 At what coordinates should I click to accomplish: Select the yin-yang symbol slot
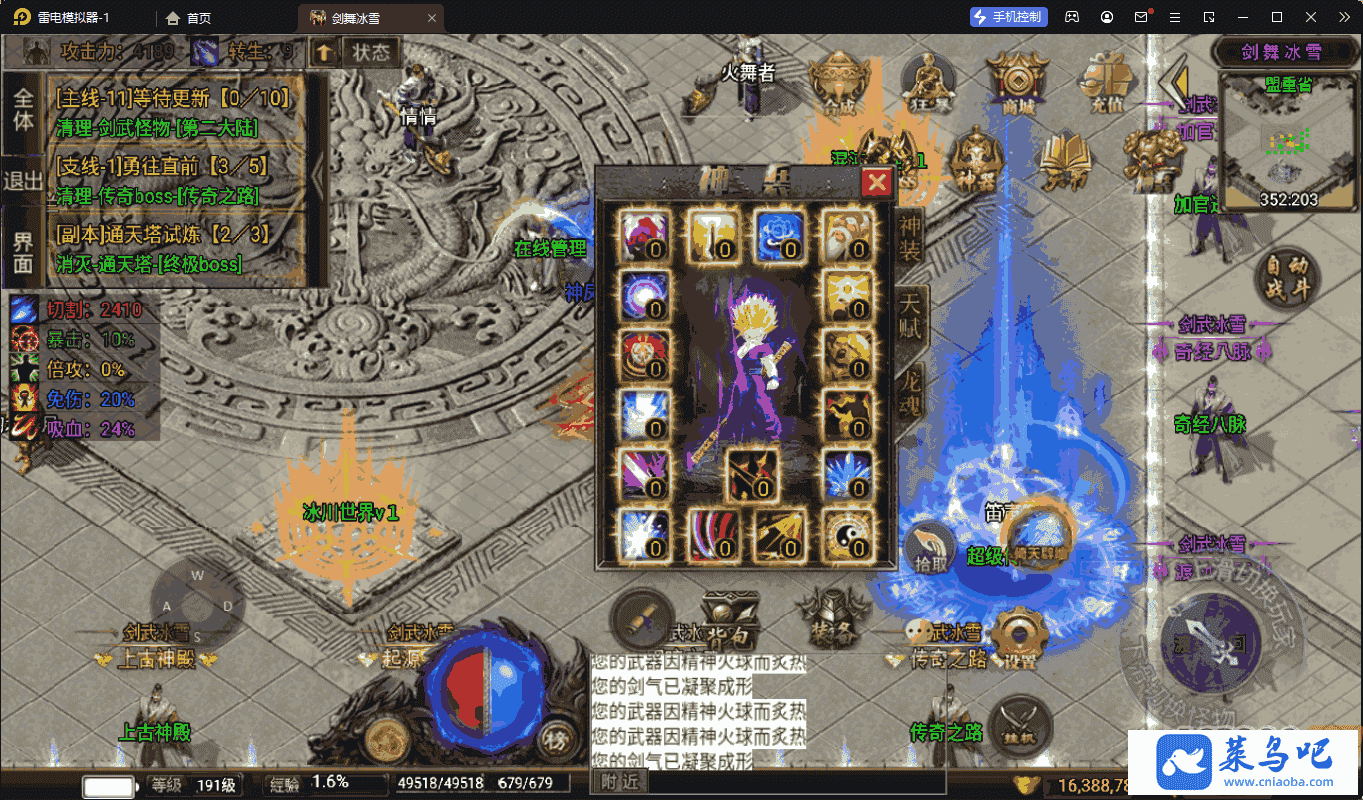[x=843, y=533]
